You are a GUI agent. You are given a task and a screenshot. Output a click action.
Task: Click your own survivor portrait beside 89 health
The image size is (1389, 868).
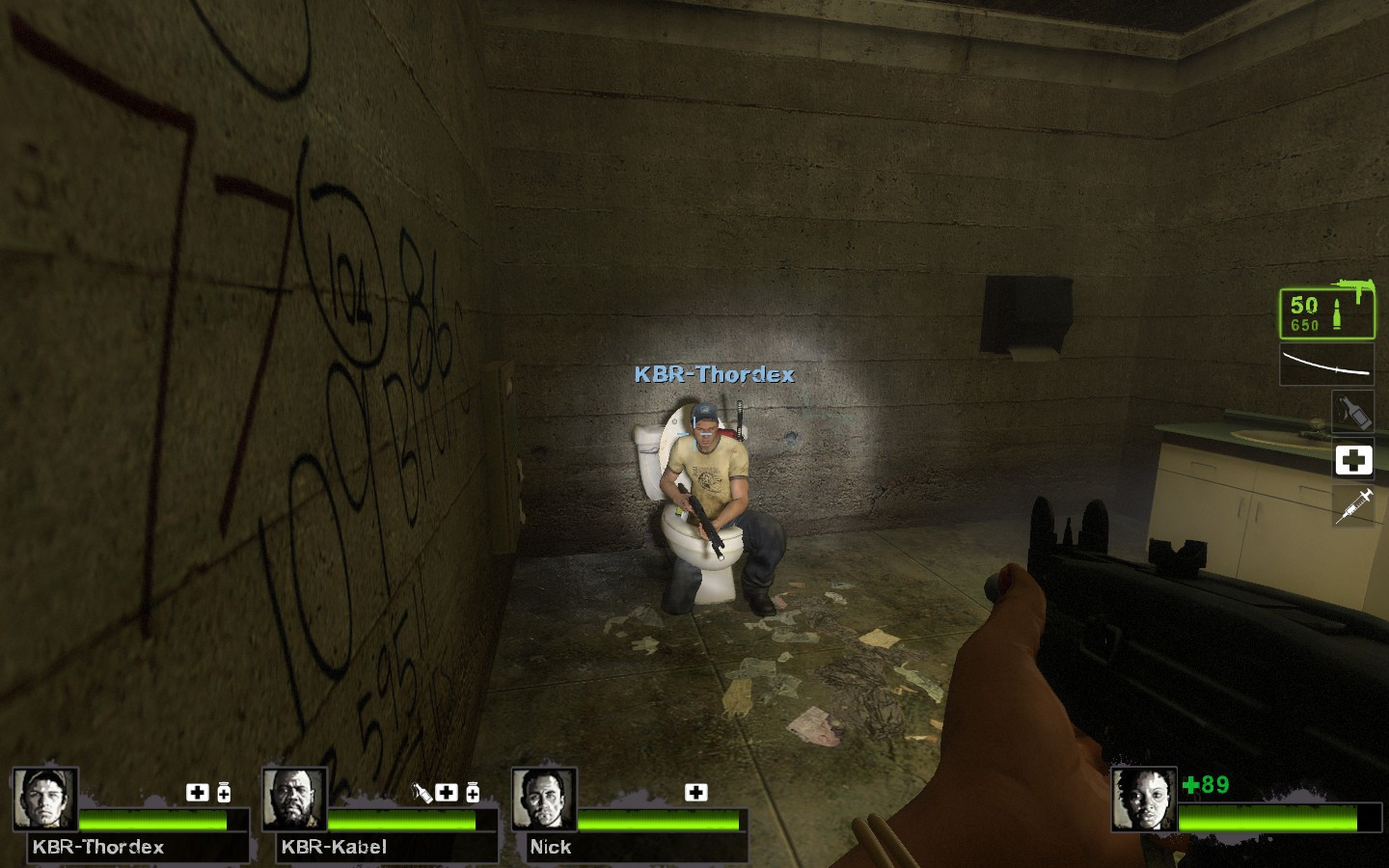pyautogui.click(x=1144, y=799)
